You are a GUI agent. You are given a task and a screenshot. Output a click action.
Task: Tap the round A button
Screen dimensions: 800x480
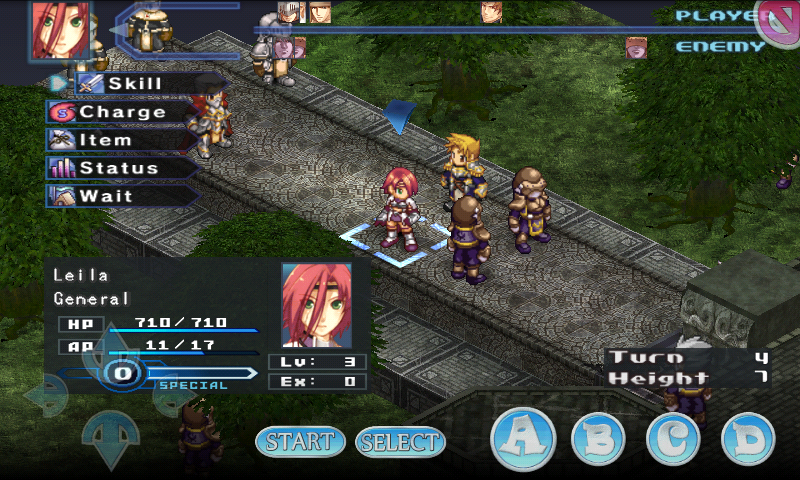[x=523, y=438]
